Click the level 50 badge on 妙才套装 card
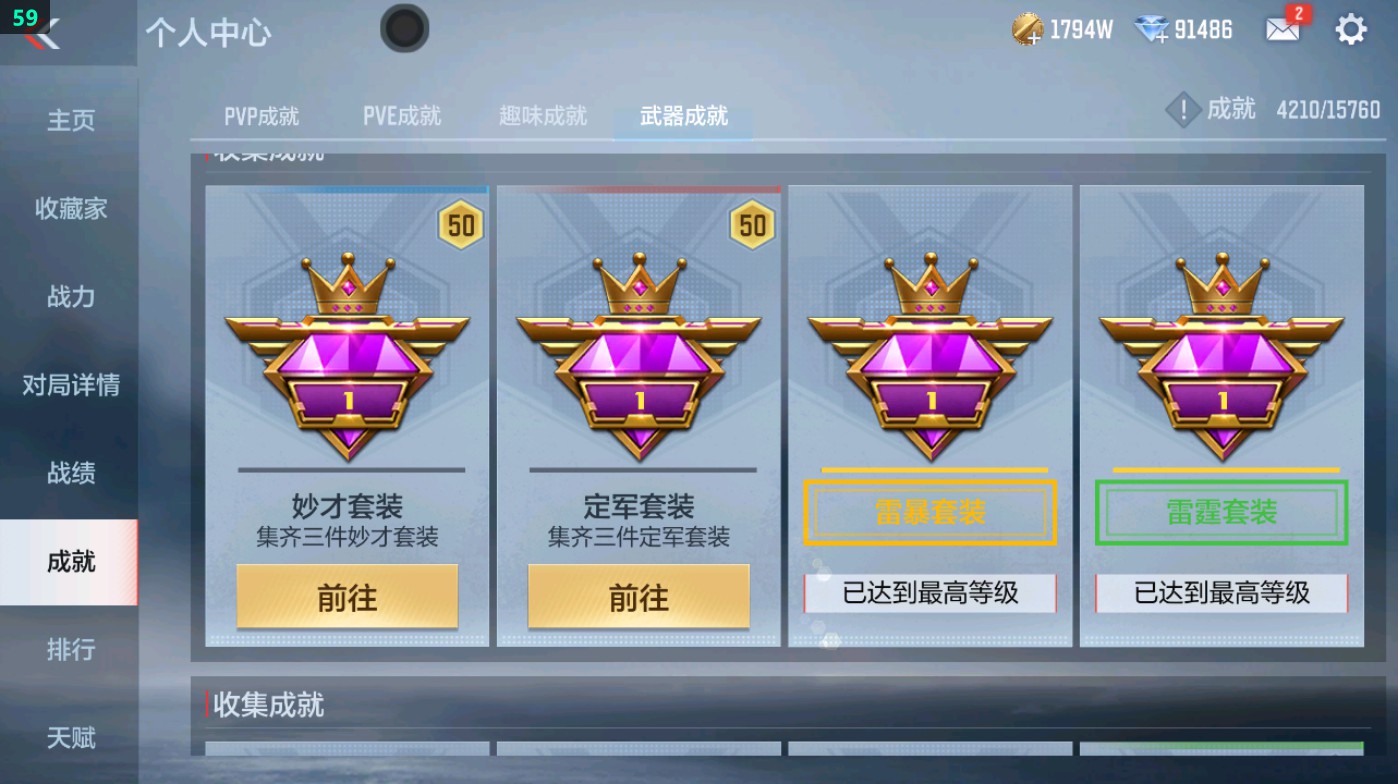The image size is (1398, 784). tap(461, 224)
